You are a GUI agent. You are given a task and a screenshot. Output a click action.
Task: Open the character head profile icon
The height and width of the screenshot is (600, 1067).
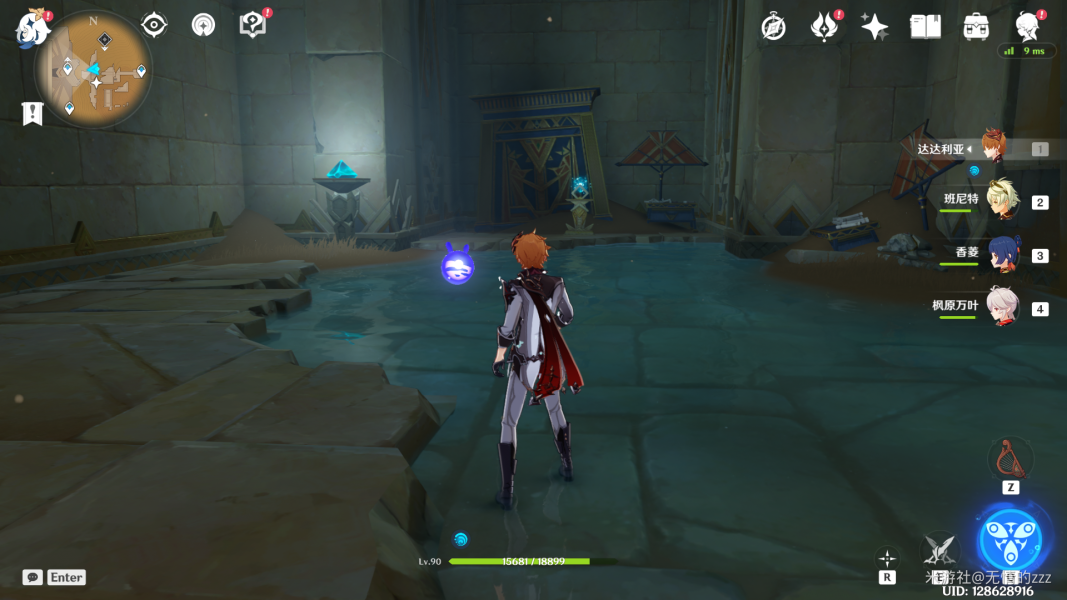(1027, 26)
